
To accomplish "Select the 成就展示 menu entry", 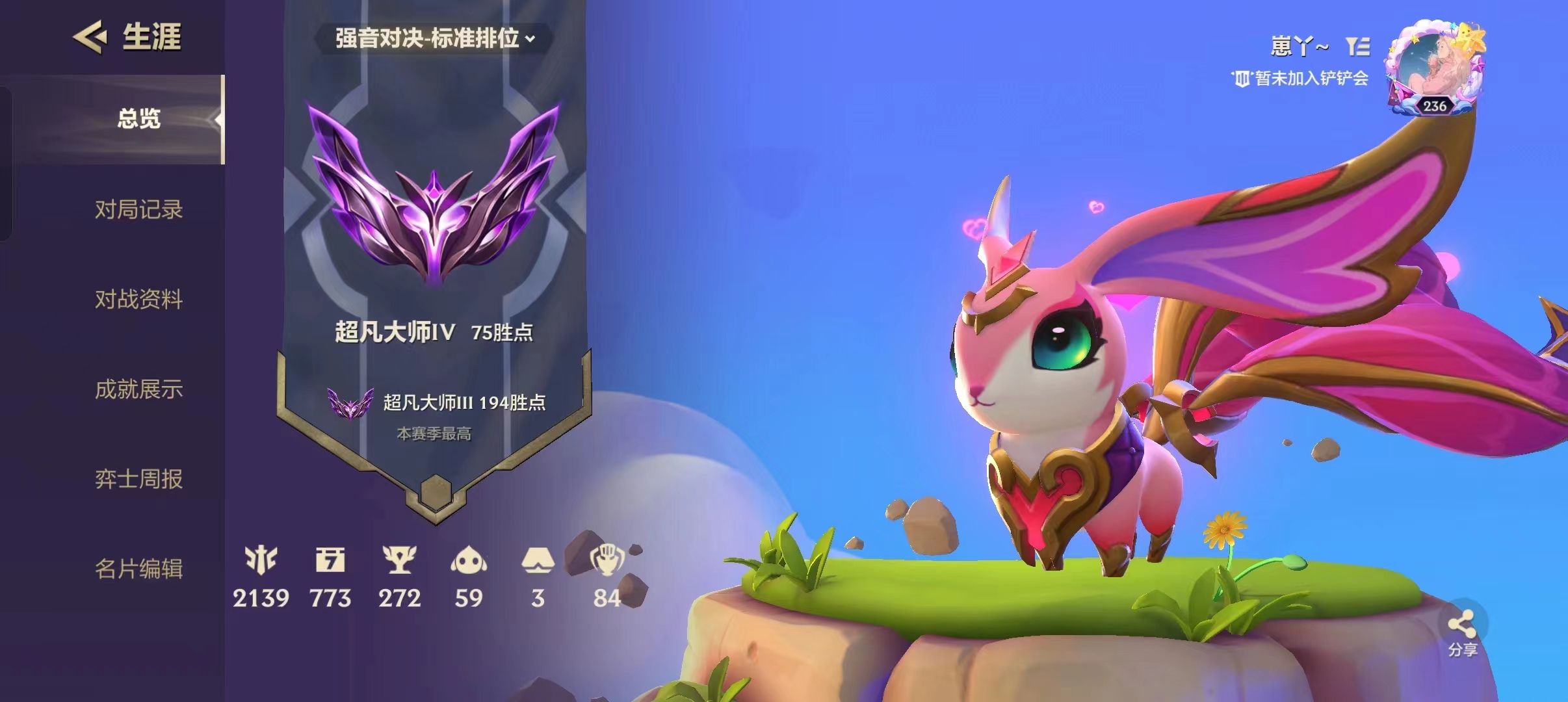I will point(138,389).
